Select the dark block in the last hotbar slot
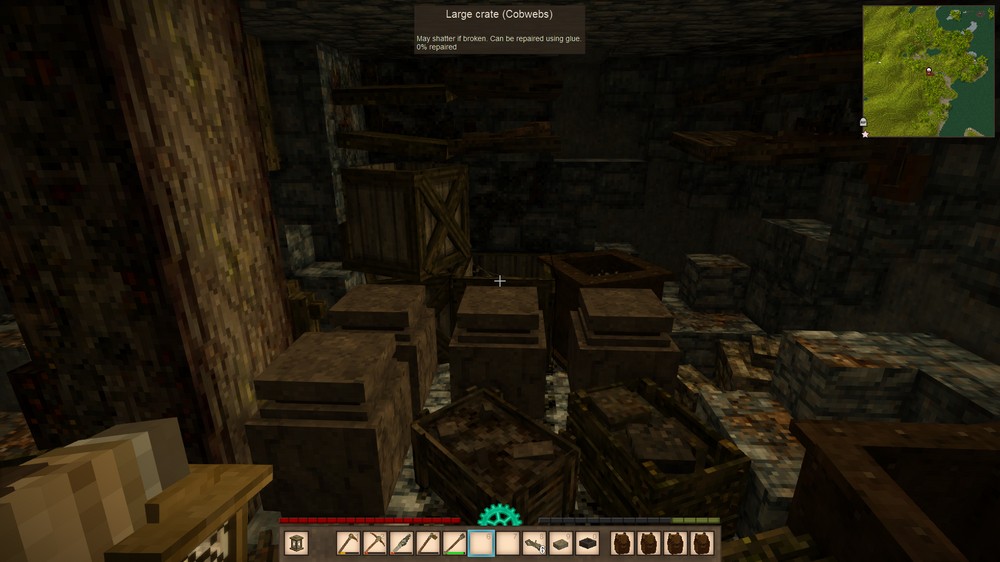This screenshot has height=562, width=1000. point(588,543)
